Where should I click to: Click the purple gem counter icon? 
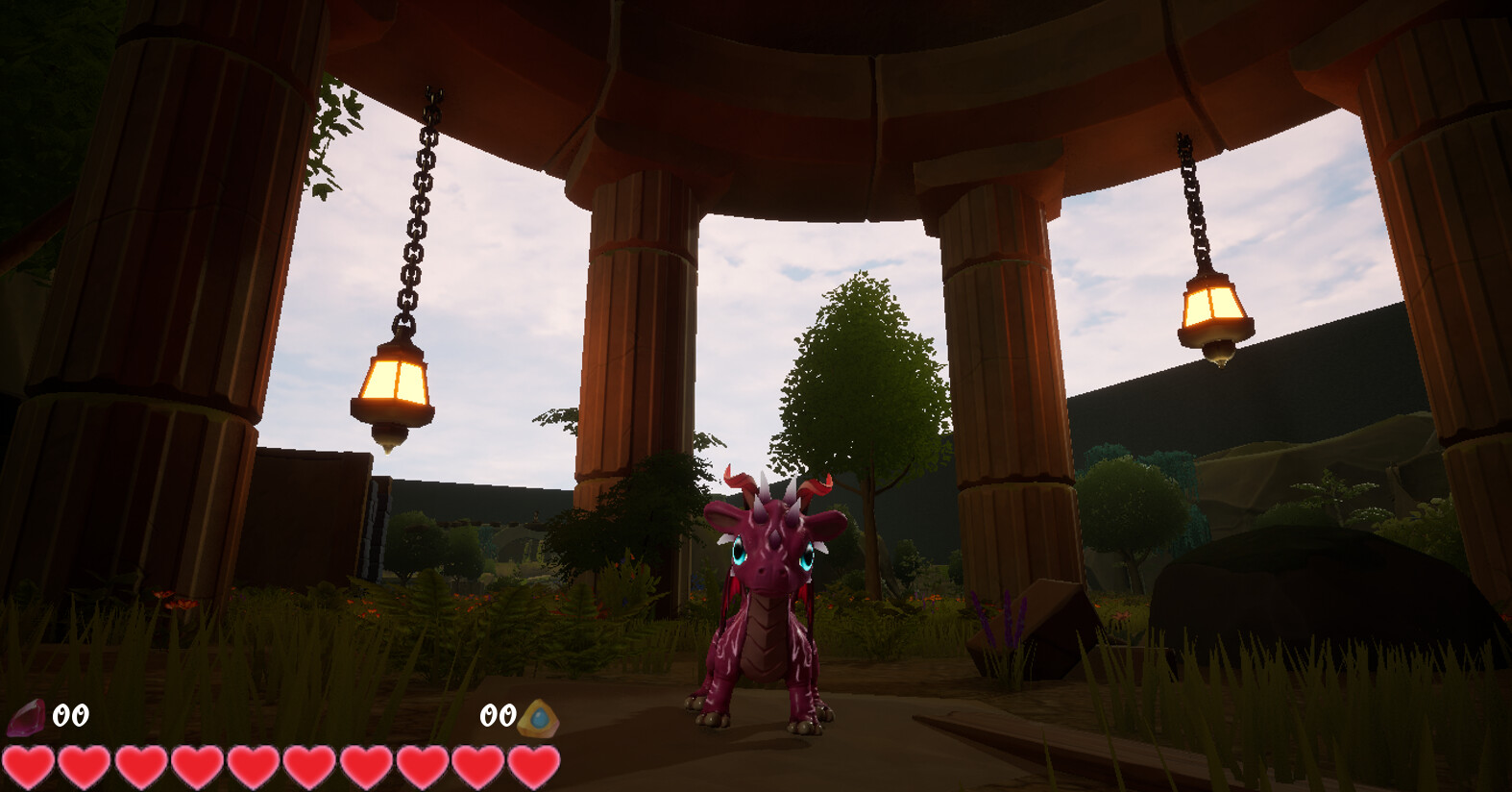pos(27,715)
